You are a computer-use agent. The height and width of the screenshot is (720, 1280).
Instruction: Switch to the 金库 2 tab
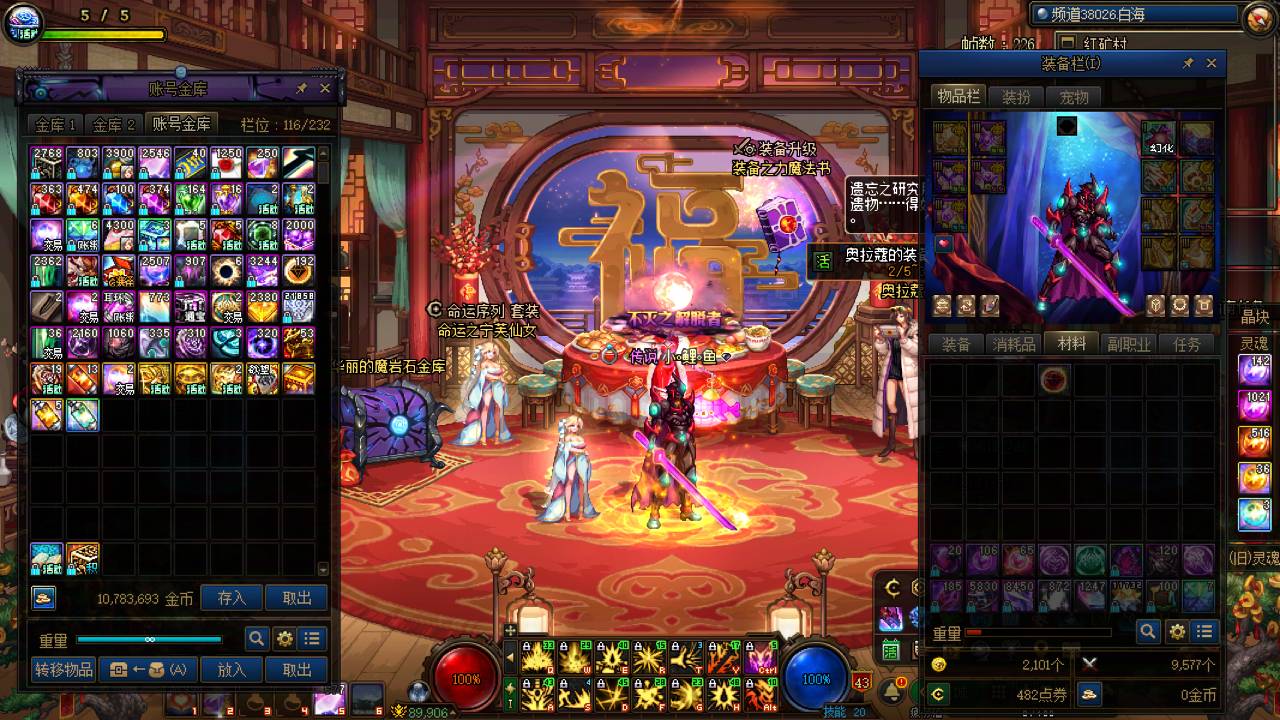(114, 124)
